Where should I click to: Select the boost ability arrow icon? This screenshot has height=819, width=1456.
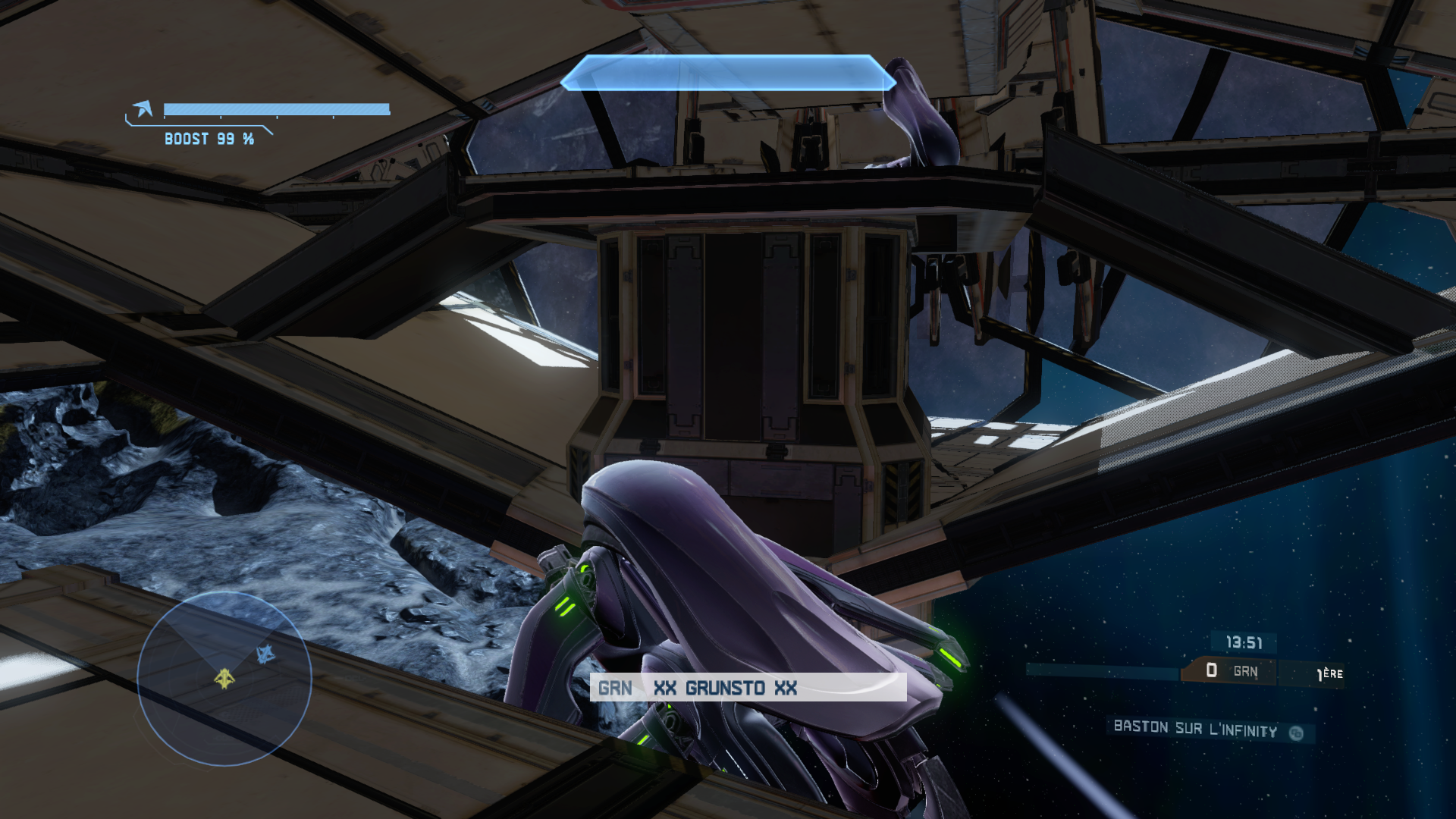point(143,109)
